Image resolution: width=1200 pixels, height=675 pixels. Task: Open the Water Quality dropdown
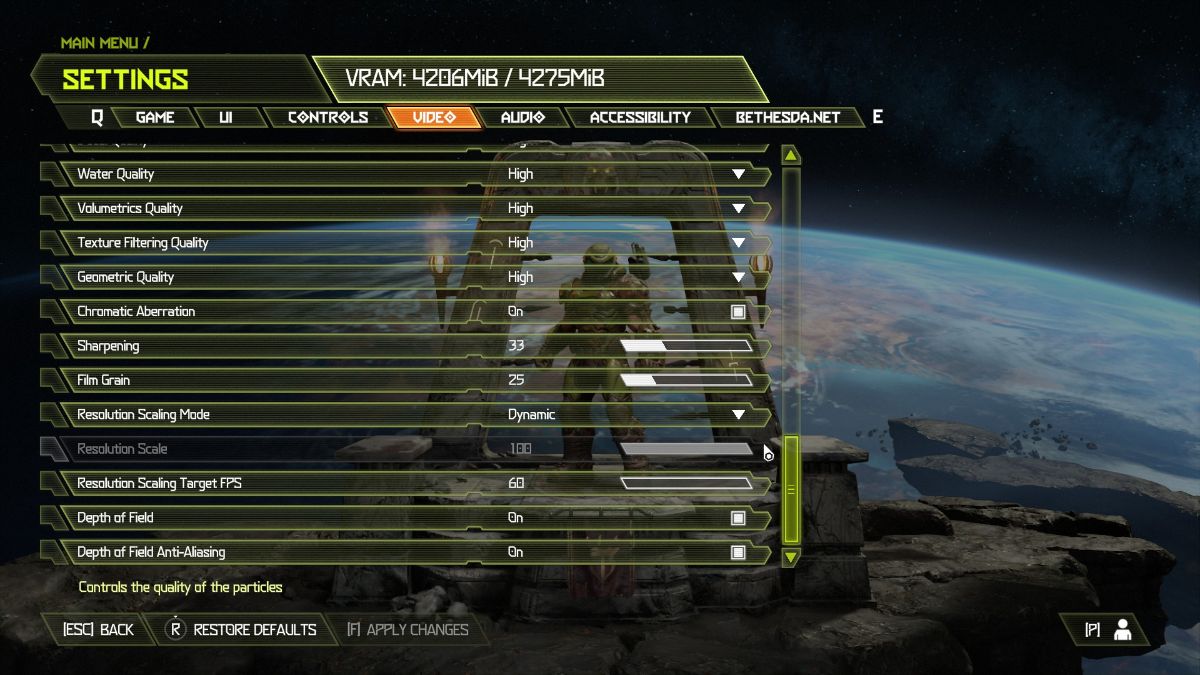click(x=738, y=174)
